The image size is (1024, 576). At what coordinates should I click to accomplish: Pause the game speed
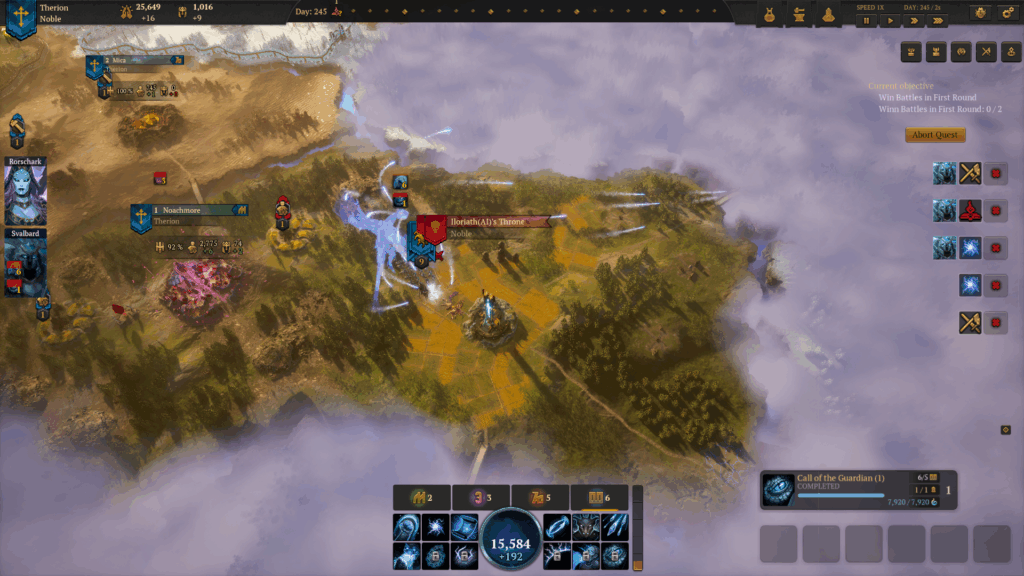click(866, 20)
